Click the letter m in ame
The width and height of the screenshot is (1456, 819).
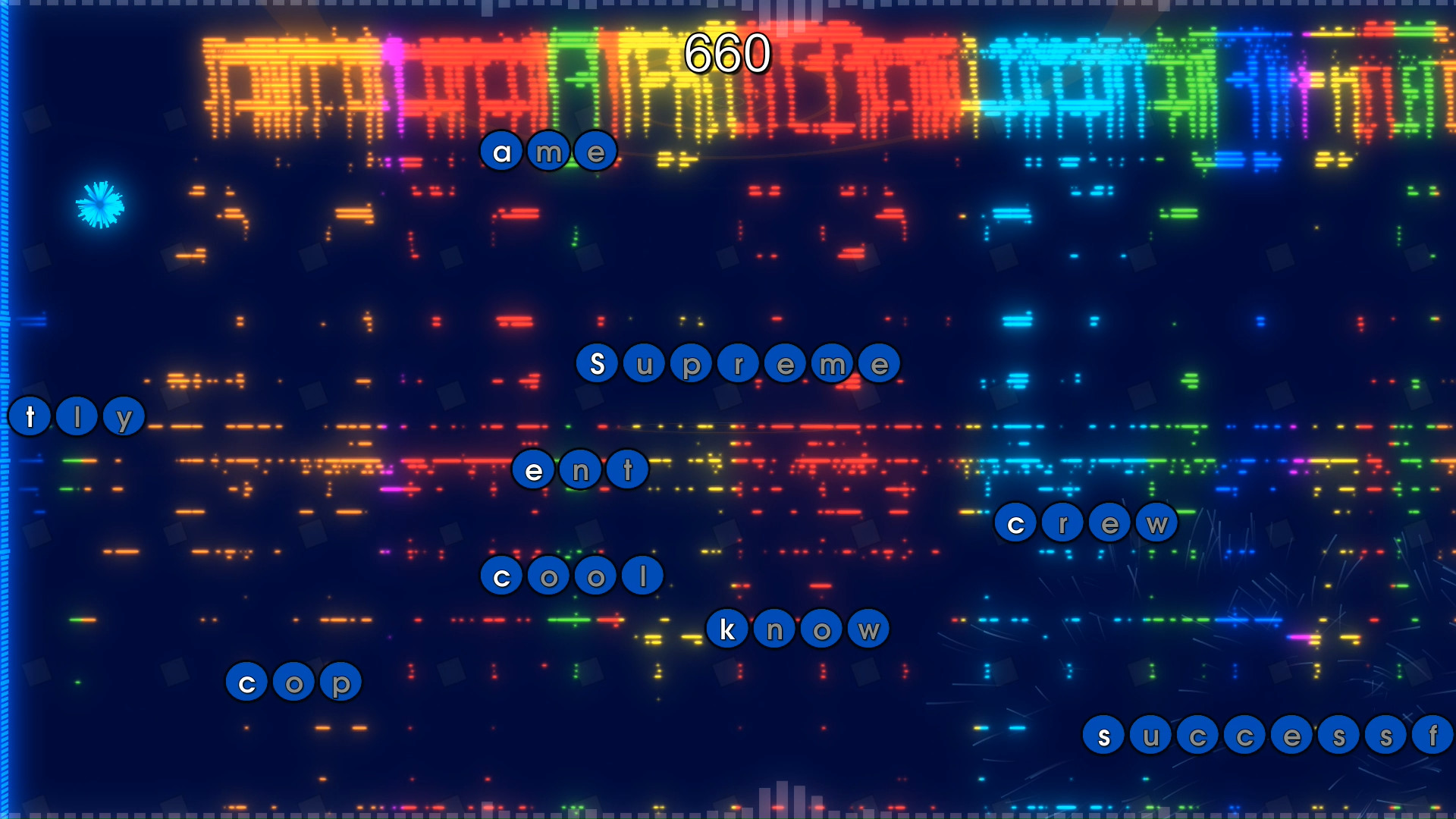click(x=549, y=151)
